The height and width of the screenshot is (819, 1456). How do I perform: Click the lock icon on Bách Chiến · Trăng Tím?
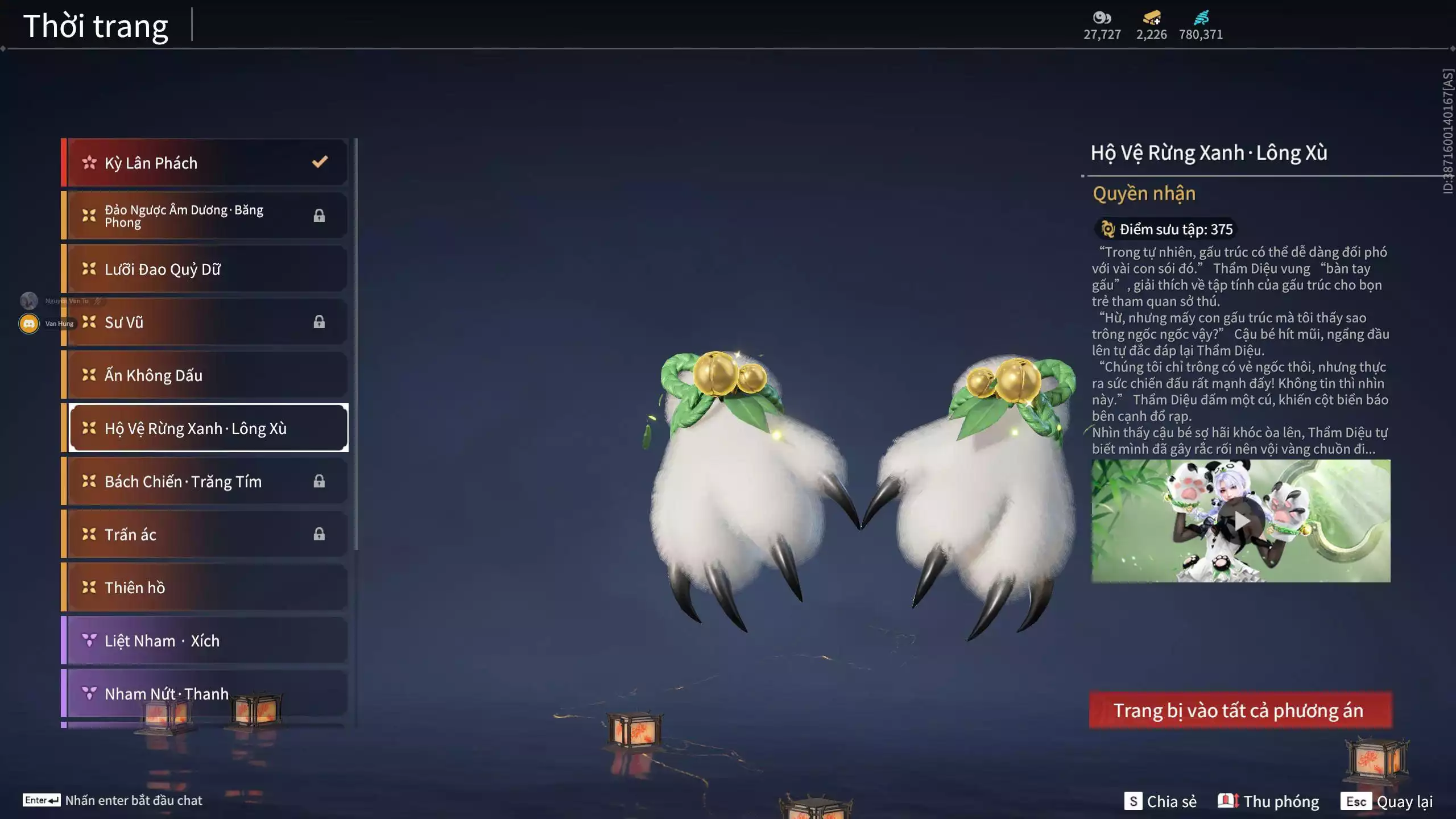[319, 481]
